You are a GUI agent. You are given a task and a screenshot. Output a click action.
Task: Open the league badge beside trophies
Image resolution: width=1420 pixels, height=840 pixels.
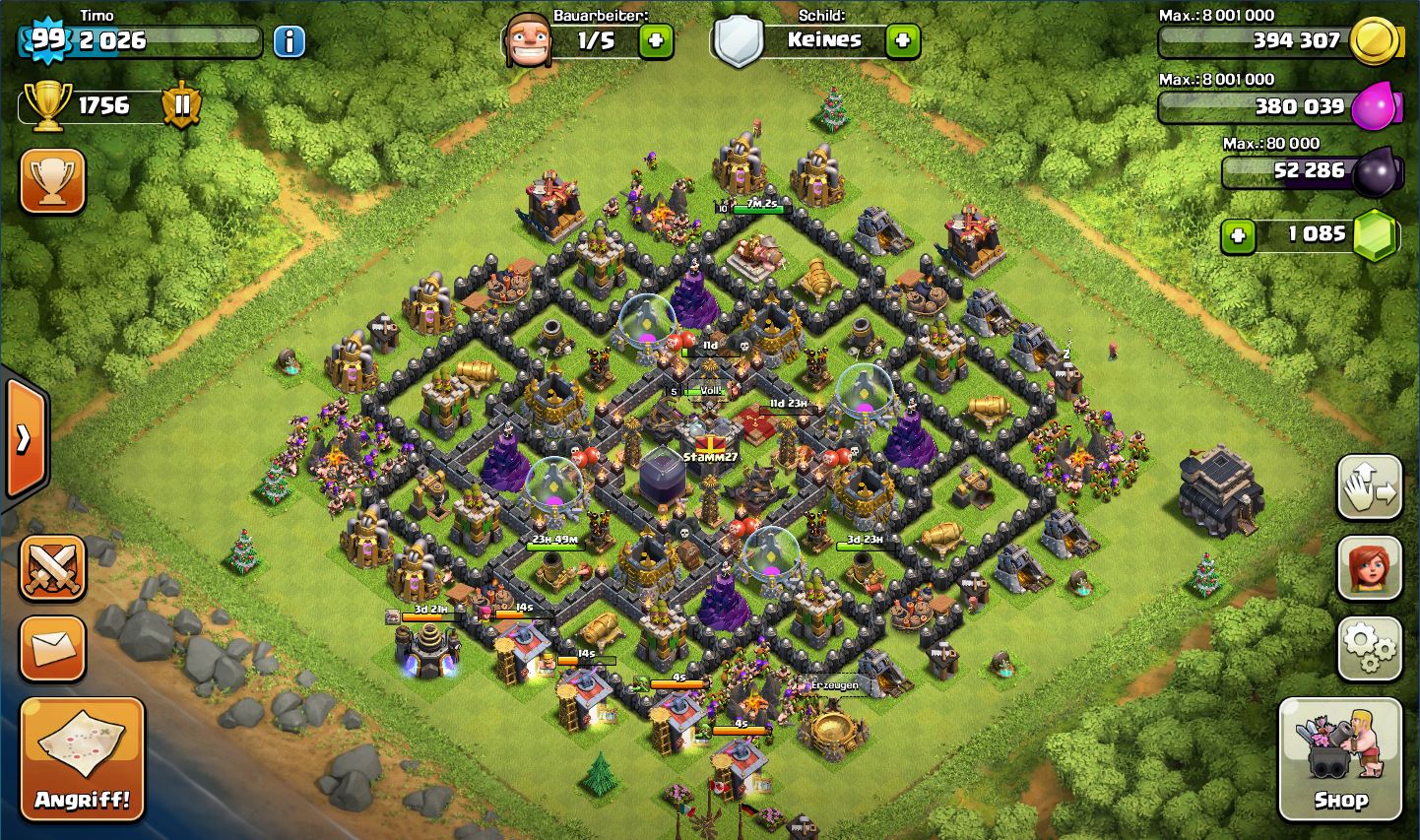pos(182,105)
